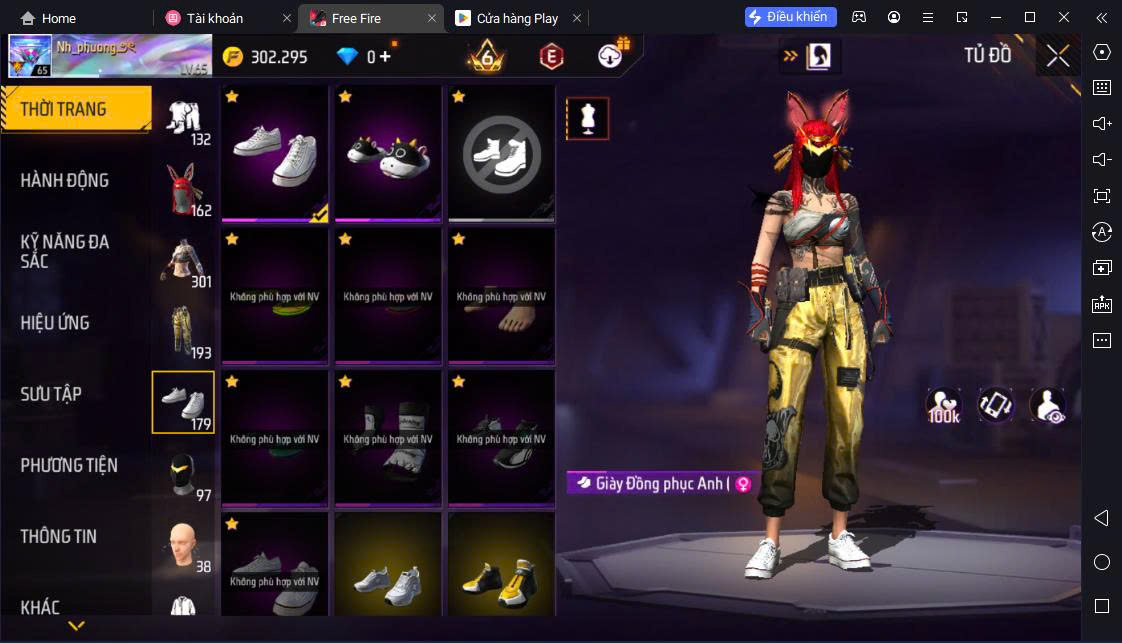Close the TỦ ĐỒ wardrobe screen
This screenshot has height=643, width=1122.
coord(1058,56)
